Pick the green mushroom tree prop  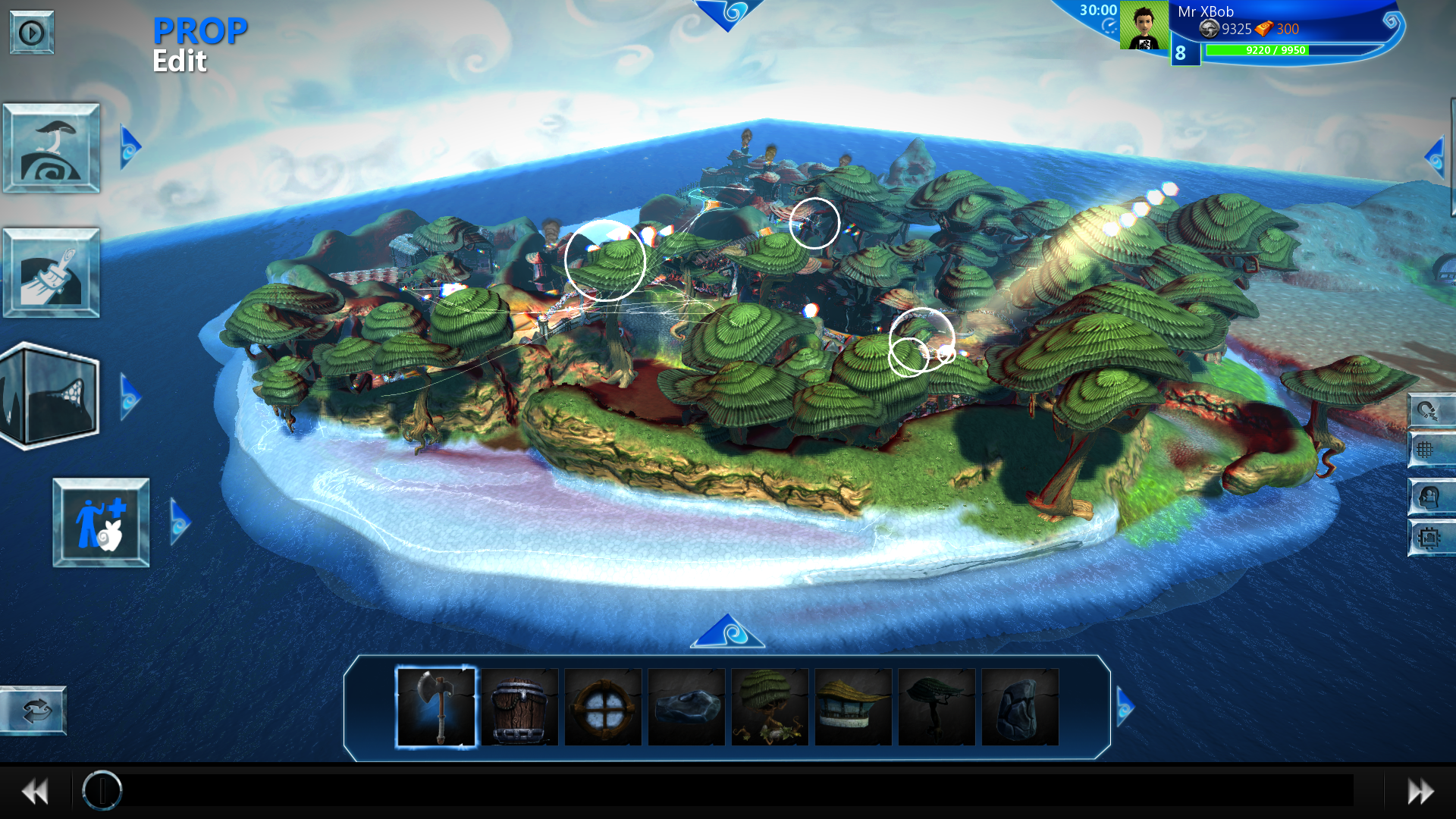click(x=770, y=707)
